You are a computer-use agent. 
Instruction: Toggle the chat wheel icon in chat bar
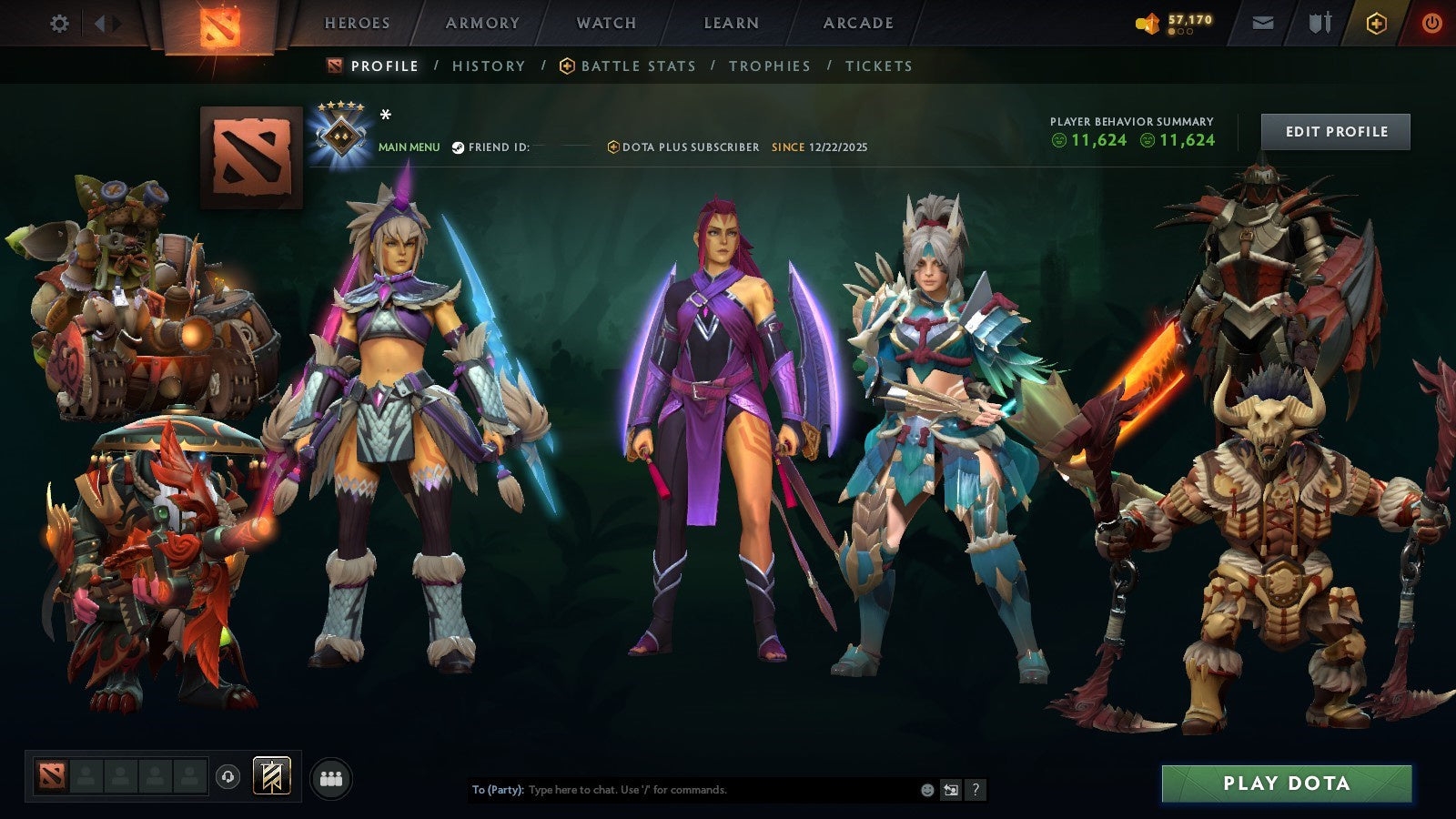(x=951, y=789)
